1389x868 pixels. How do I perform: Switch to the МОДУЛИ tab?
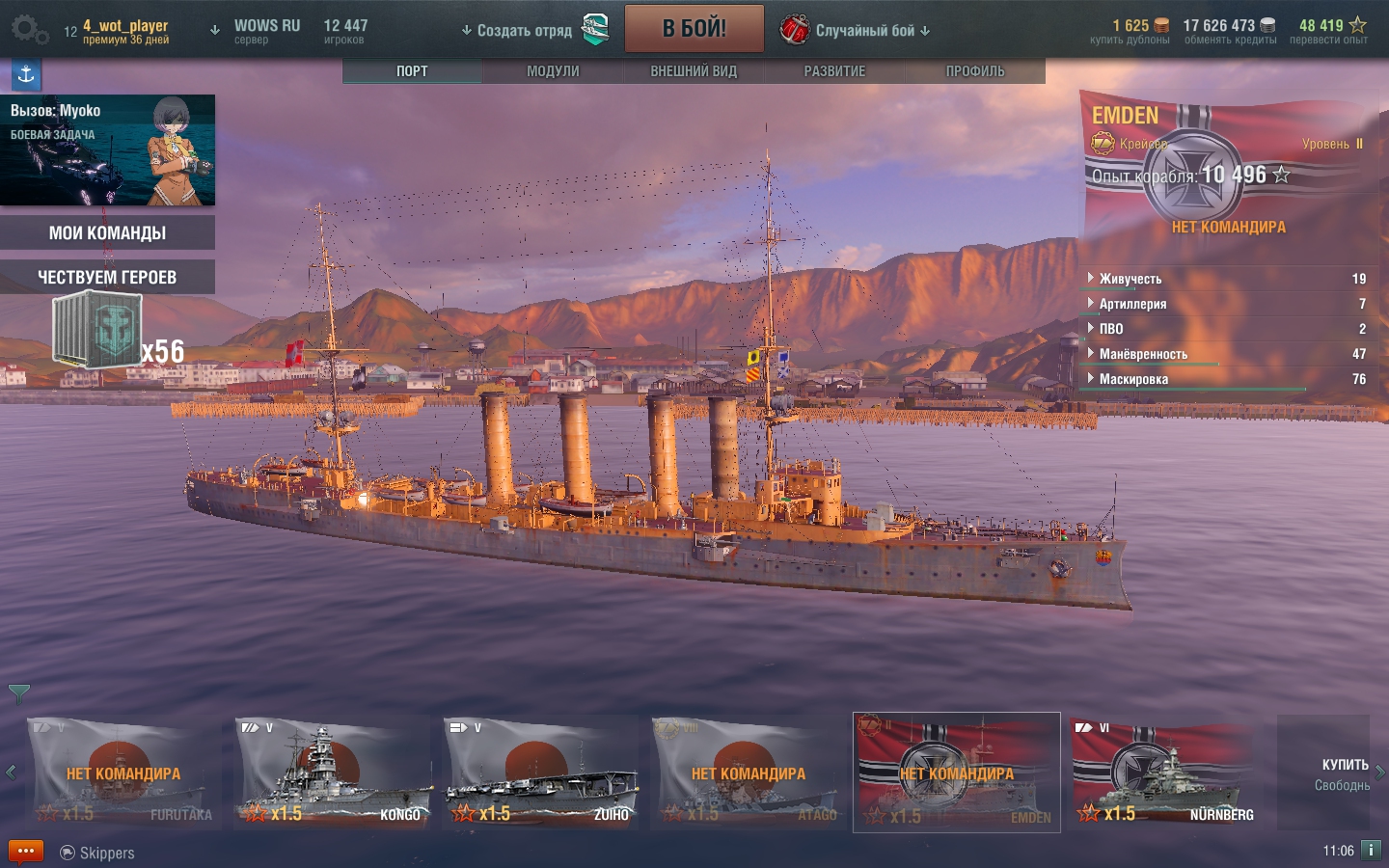click(x=553, y=71)
